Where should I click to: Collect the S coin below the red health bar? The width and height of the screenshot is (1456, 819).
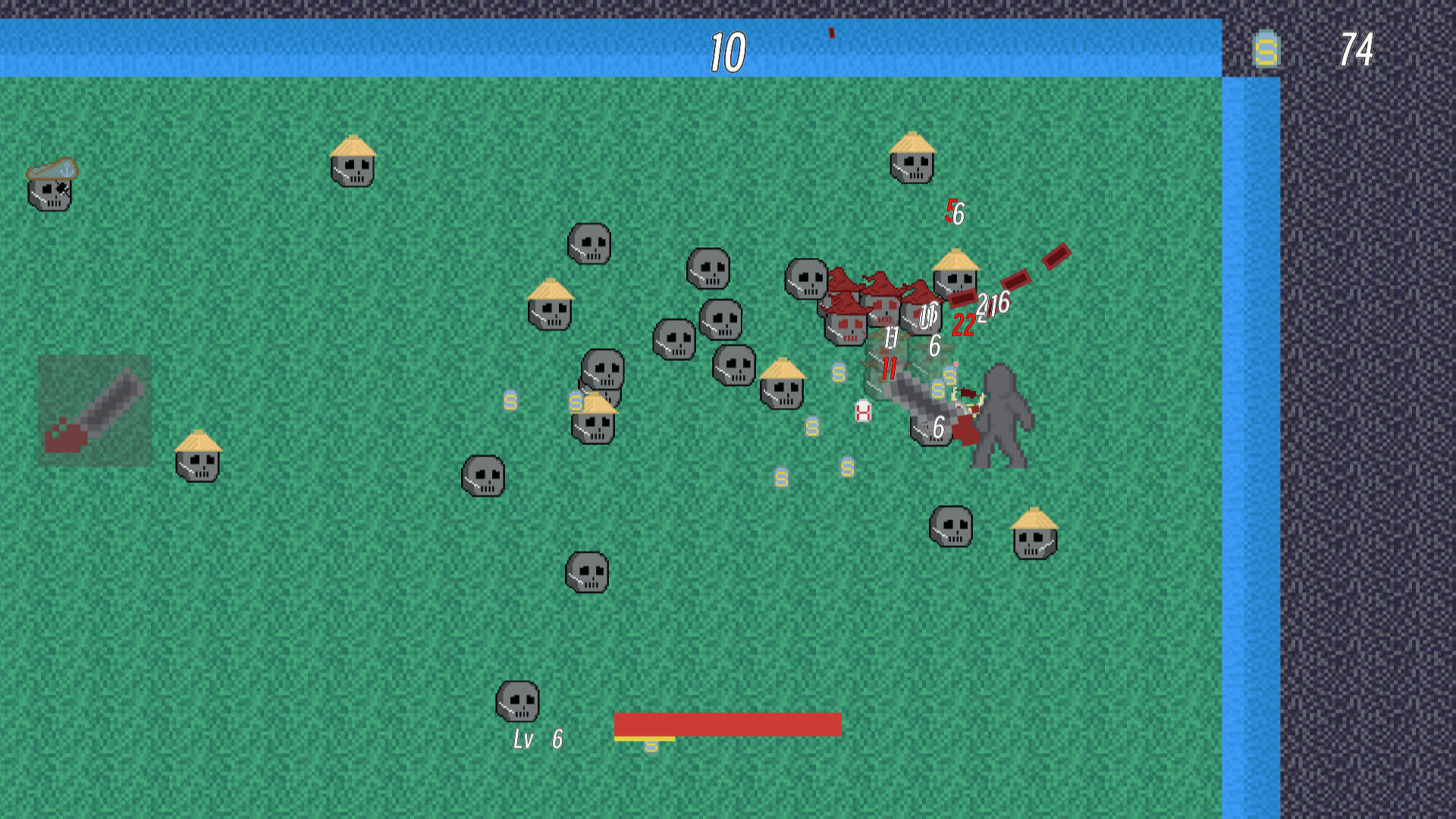point(651,747)
